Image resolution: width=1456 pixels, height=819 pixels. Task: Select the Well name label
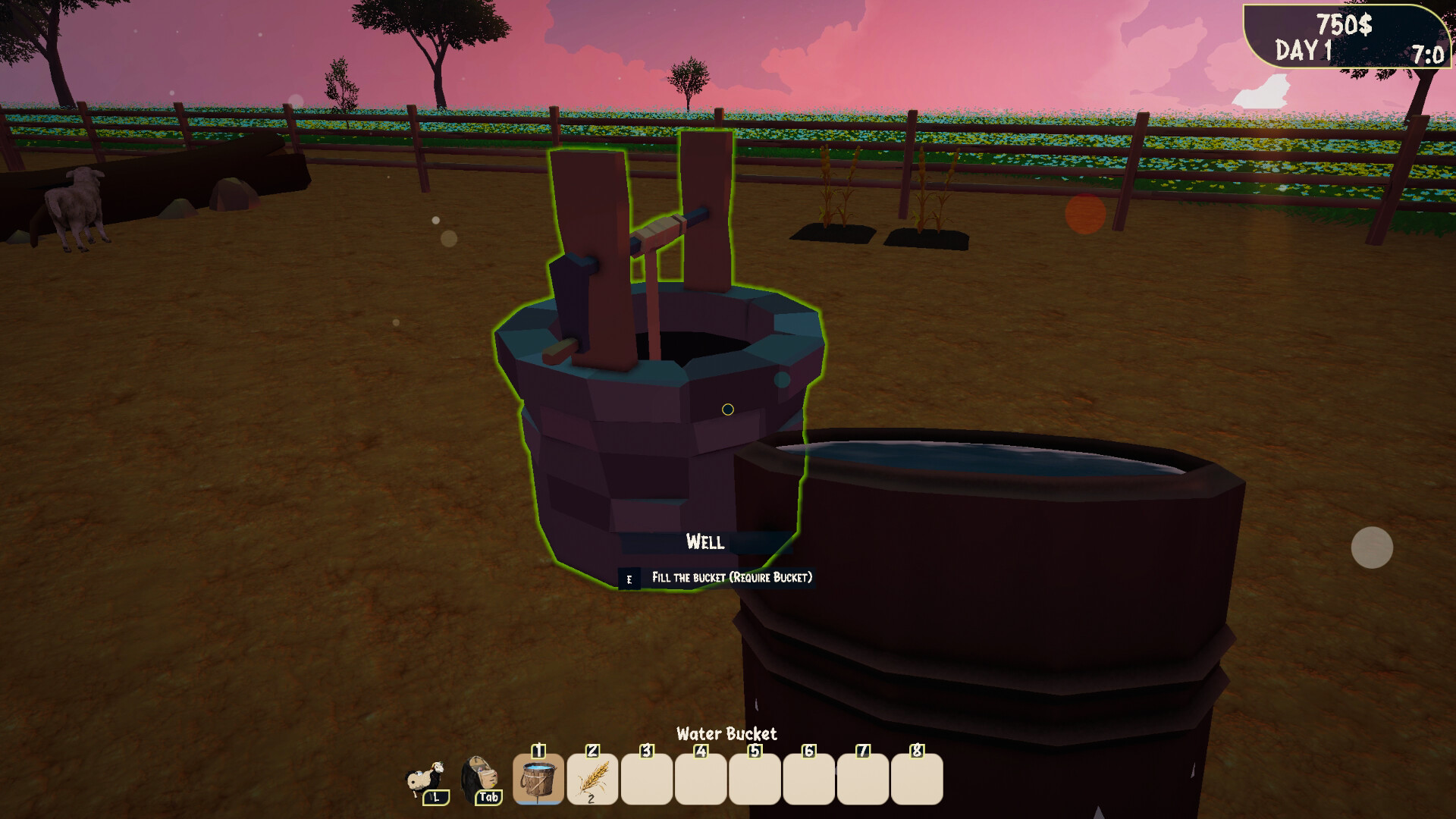click(705, 541)
